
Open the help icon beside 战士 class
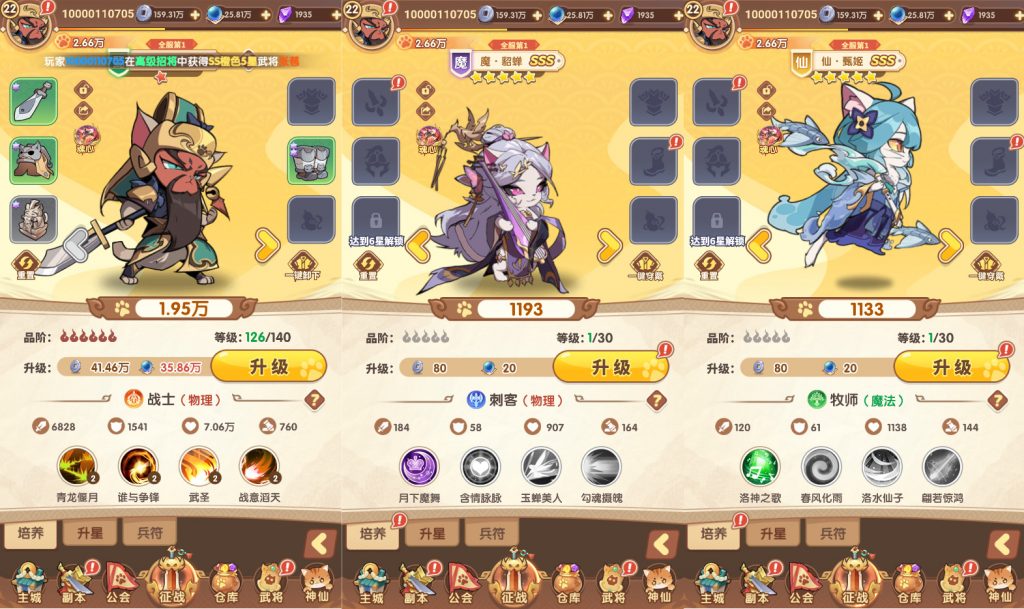(314, 400)
